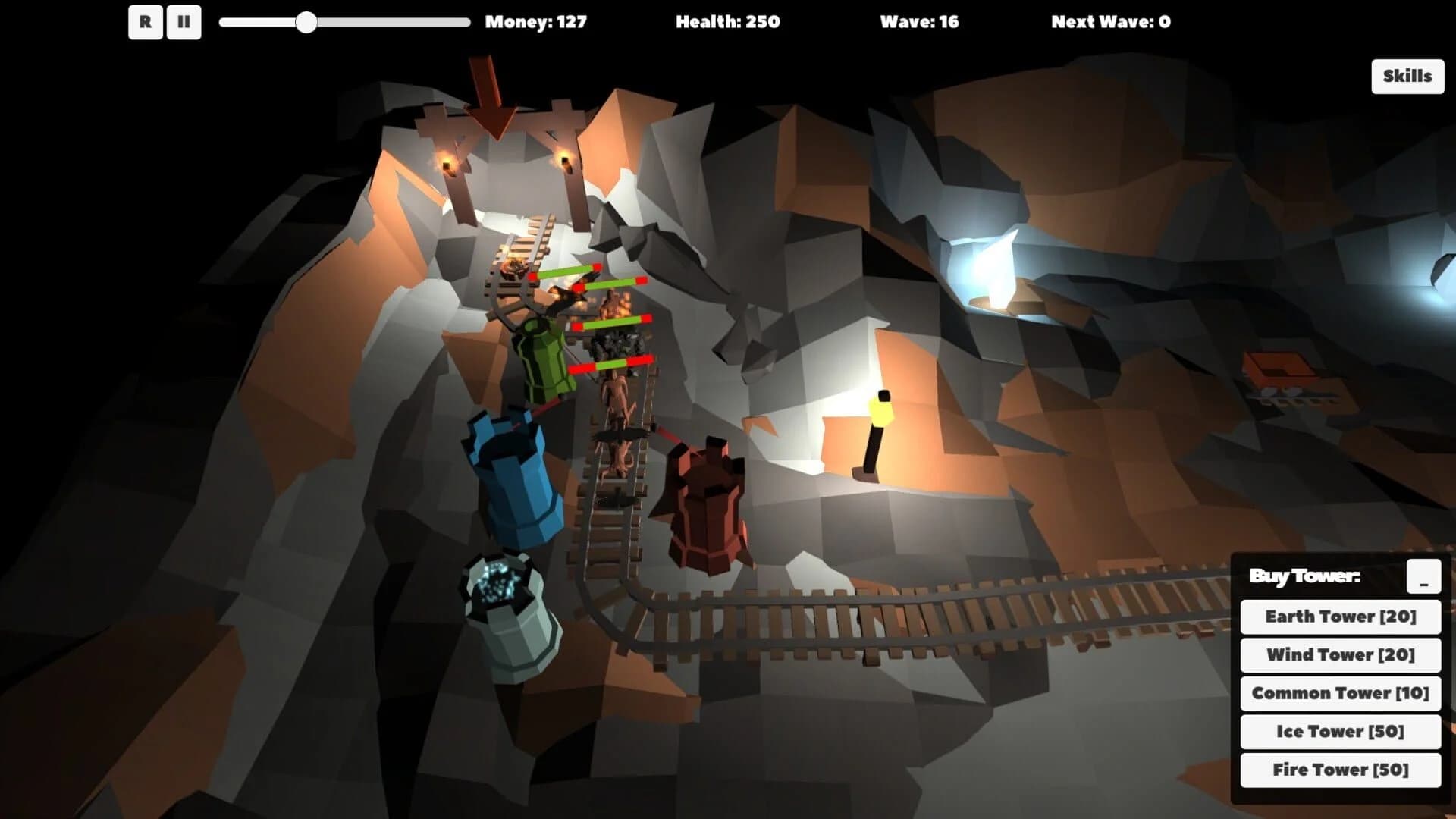This screenshot has width=1456, height=819.
Task: Click the R restart icon
Action: click(x=146, y=22)
